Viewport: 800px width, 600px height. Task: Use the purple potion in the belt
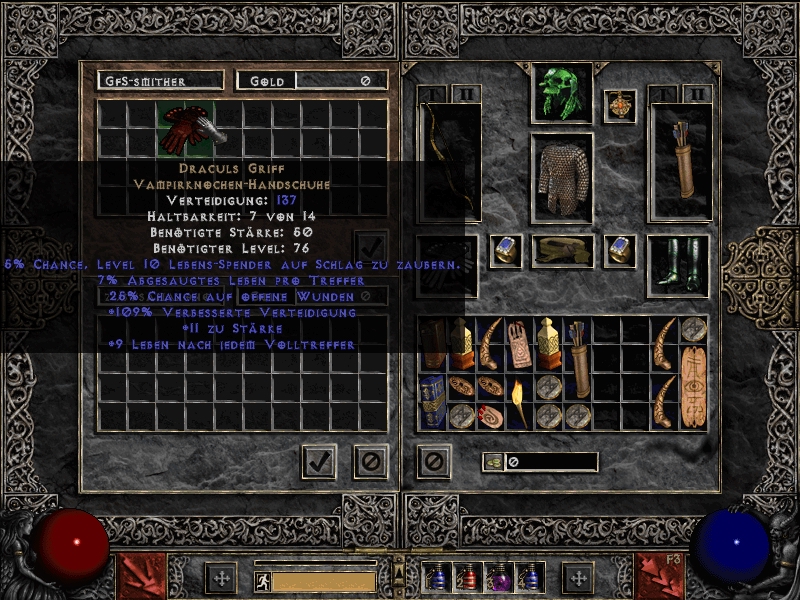tap(499, 578)
